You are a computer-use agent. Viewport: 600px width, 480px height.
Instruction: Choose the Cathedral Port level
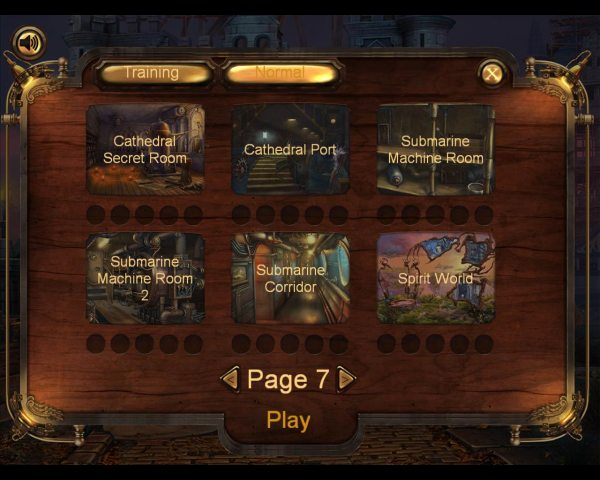click(290, 149)
